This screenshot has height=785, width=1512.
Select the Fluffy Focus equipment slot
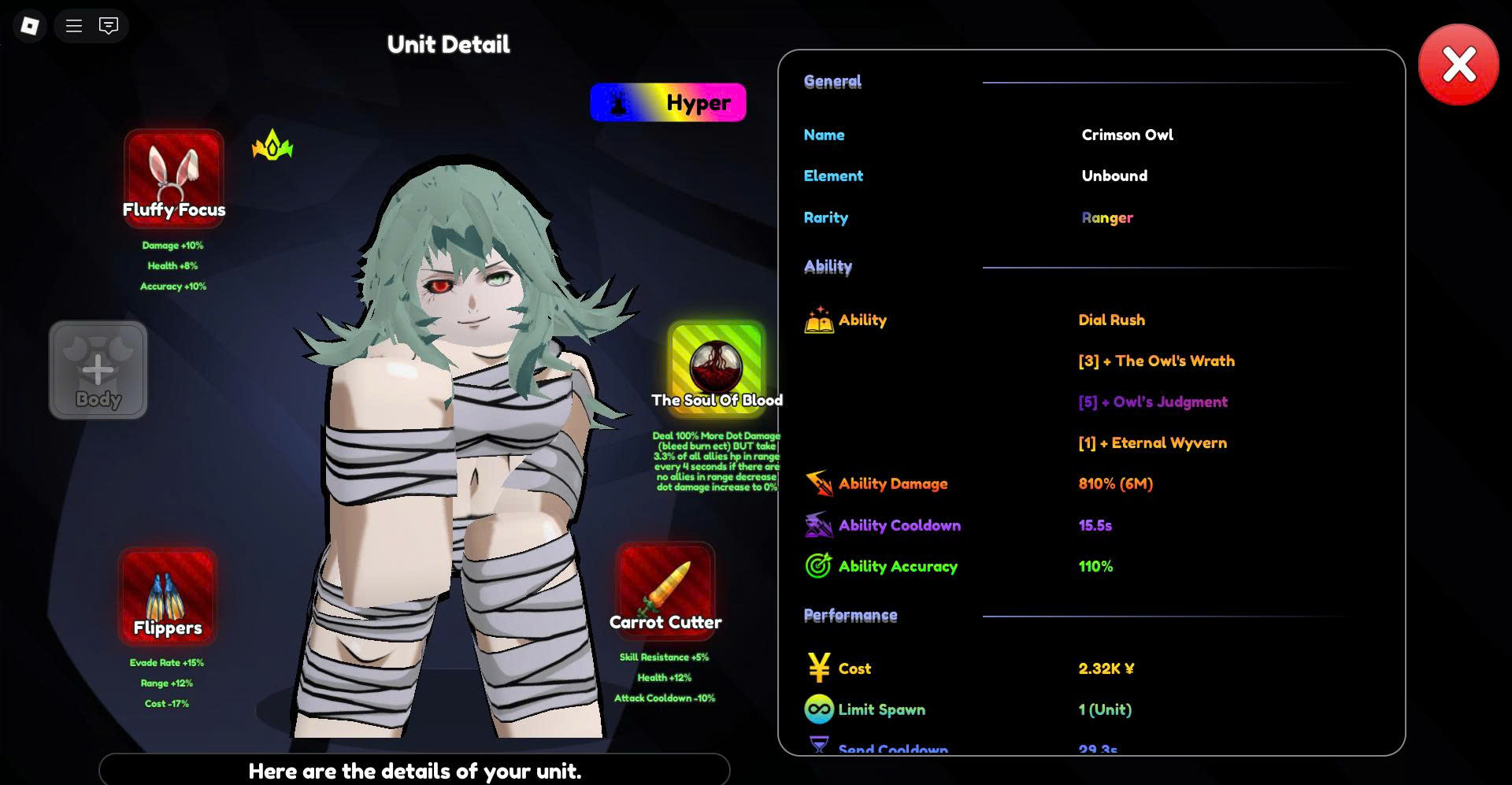(x=174, y=178)
